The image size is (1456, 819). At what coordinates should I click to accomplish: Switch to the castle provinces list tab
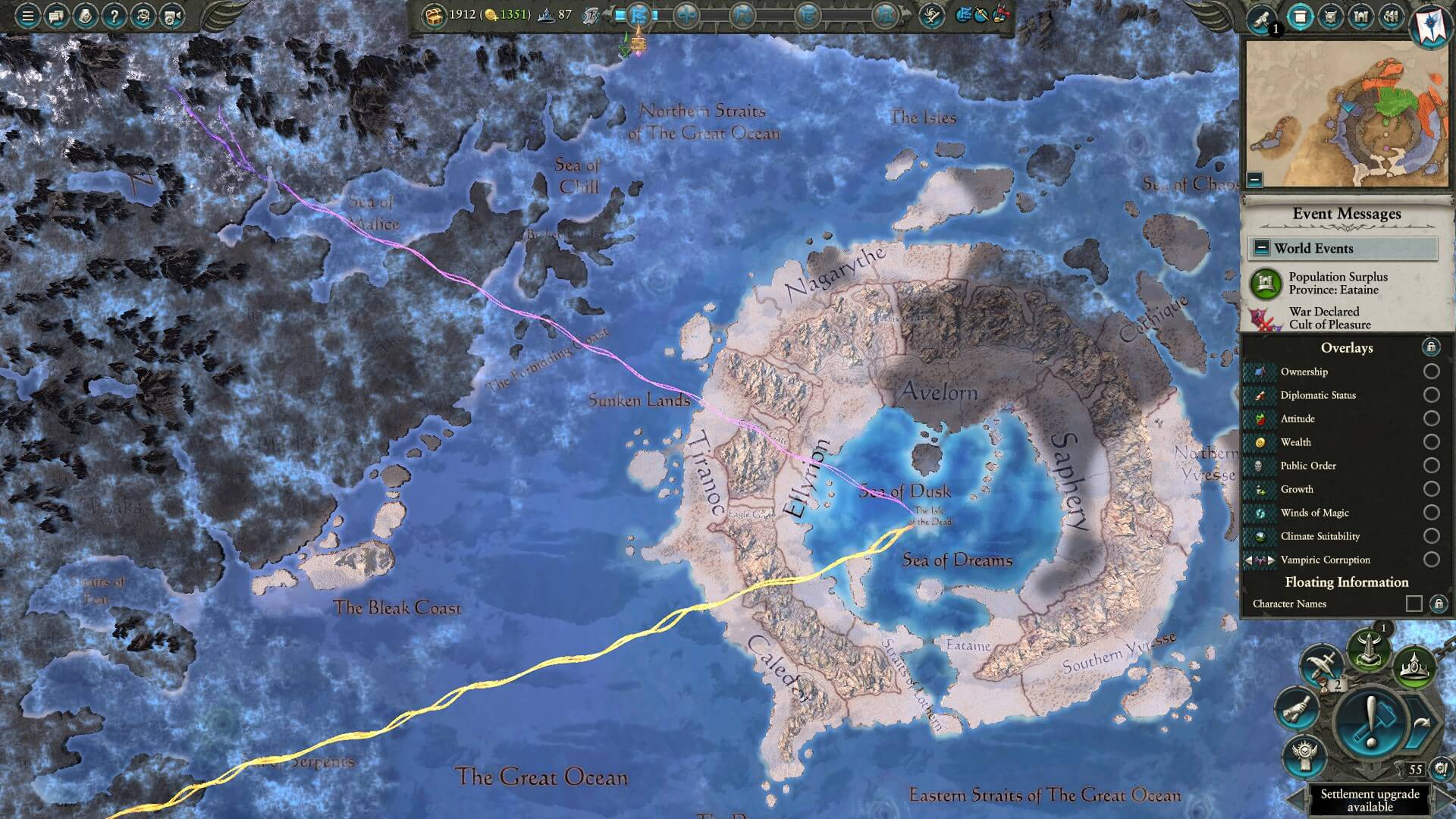point(1361,17)
